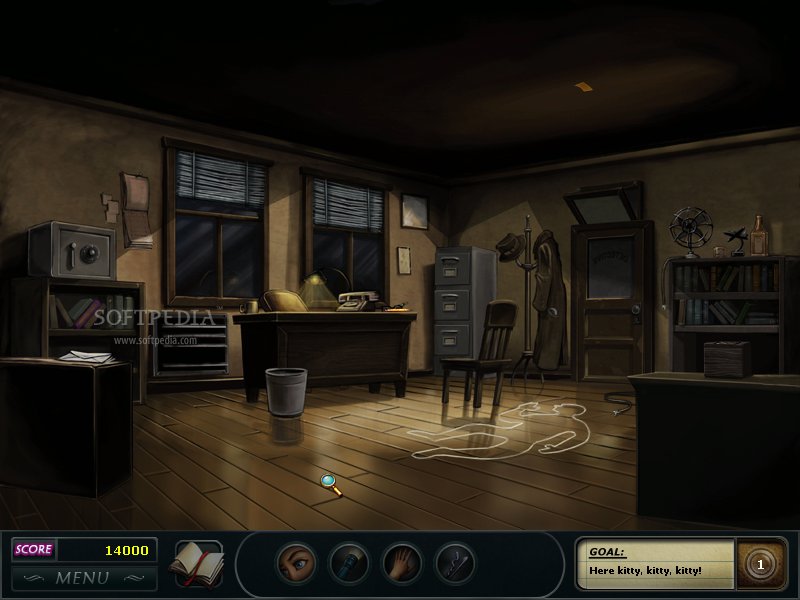Screen dimensions: 800x600
Task: Read the goal note panel
Action: tap(655, 562)
